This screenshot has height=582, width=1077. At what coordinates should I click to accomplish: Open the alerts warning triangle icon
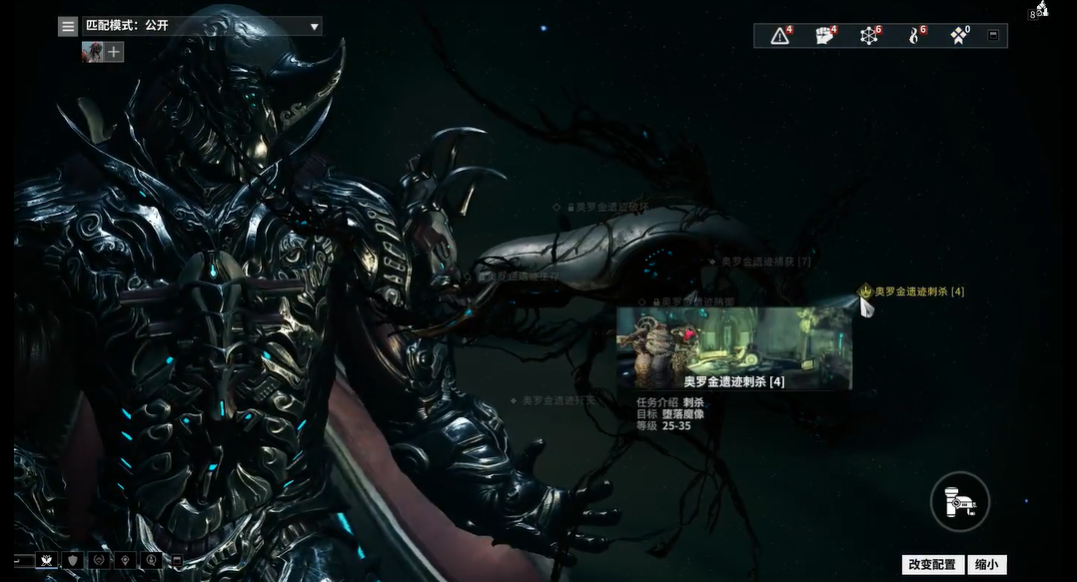click(780, 36)
